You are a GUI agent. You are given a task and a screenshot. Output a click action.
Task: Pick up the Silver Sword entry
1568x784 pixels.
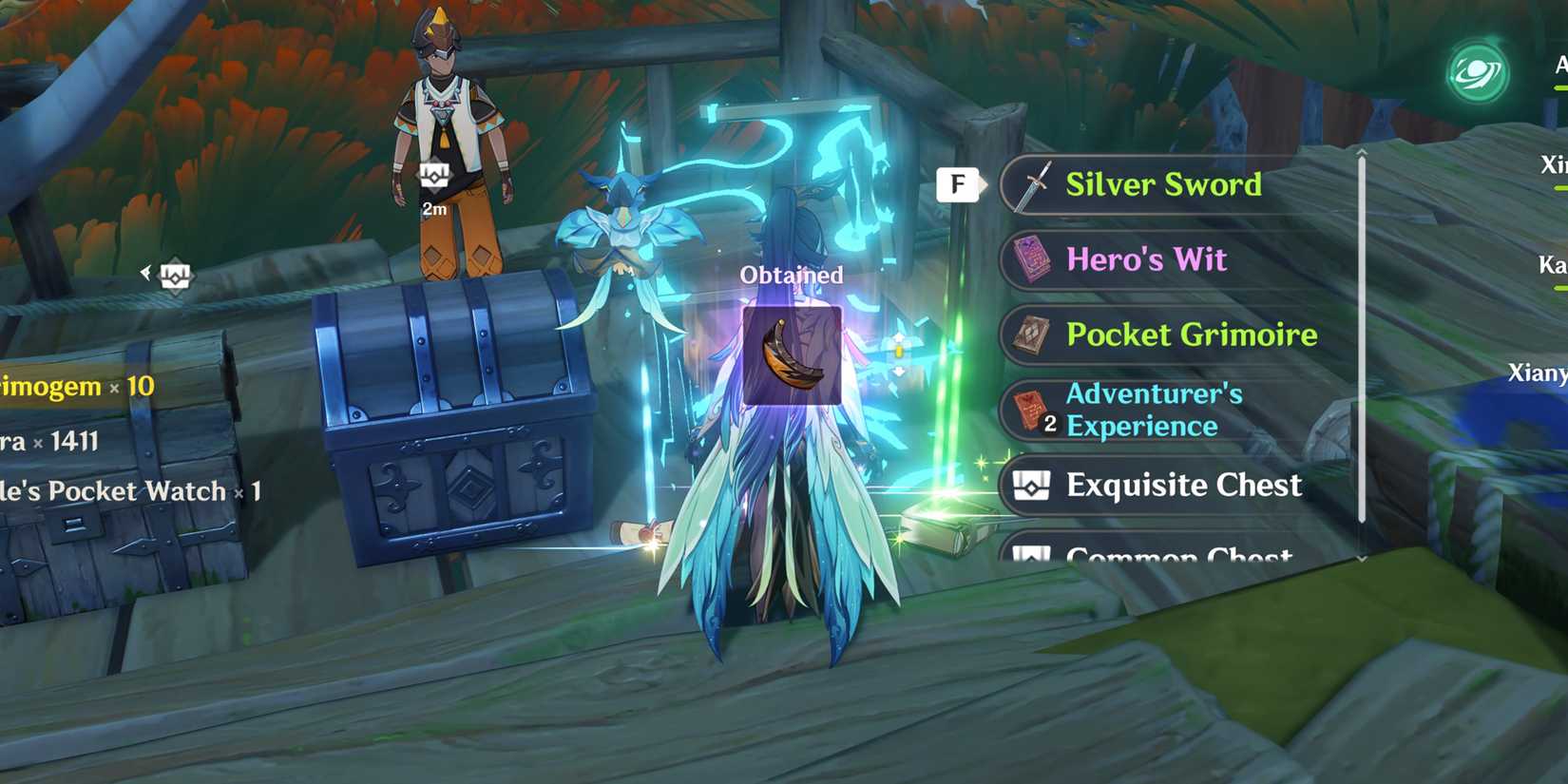(x=1164, y=183)
